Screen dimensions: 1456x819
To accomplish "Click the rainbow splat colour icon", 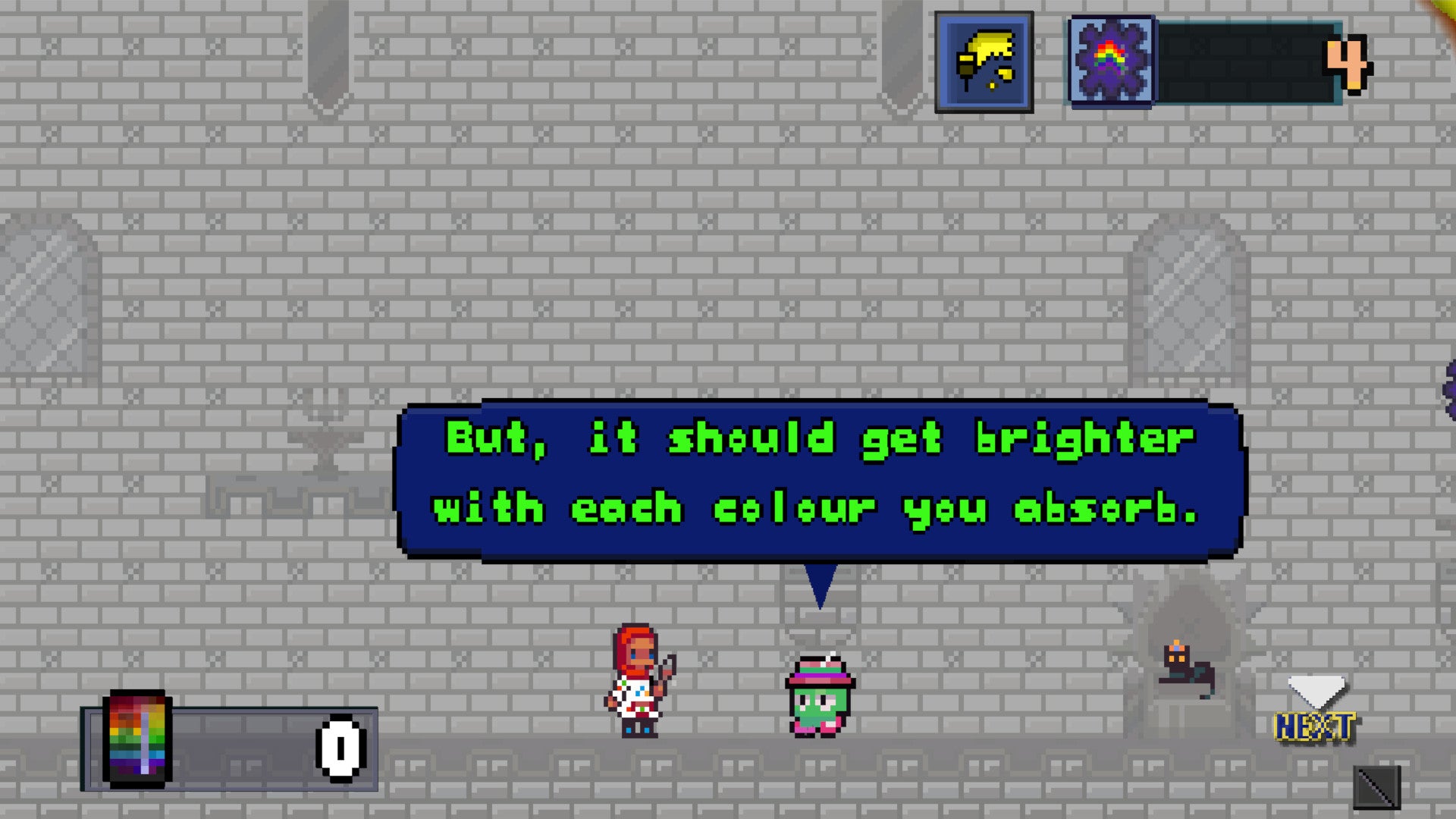I will (1111, 61).
